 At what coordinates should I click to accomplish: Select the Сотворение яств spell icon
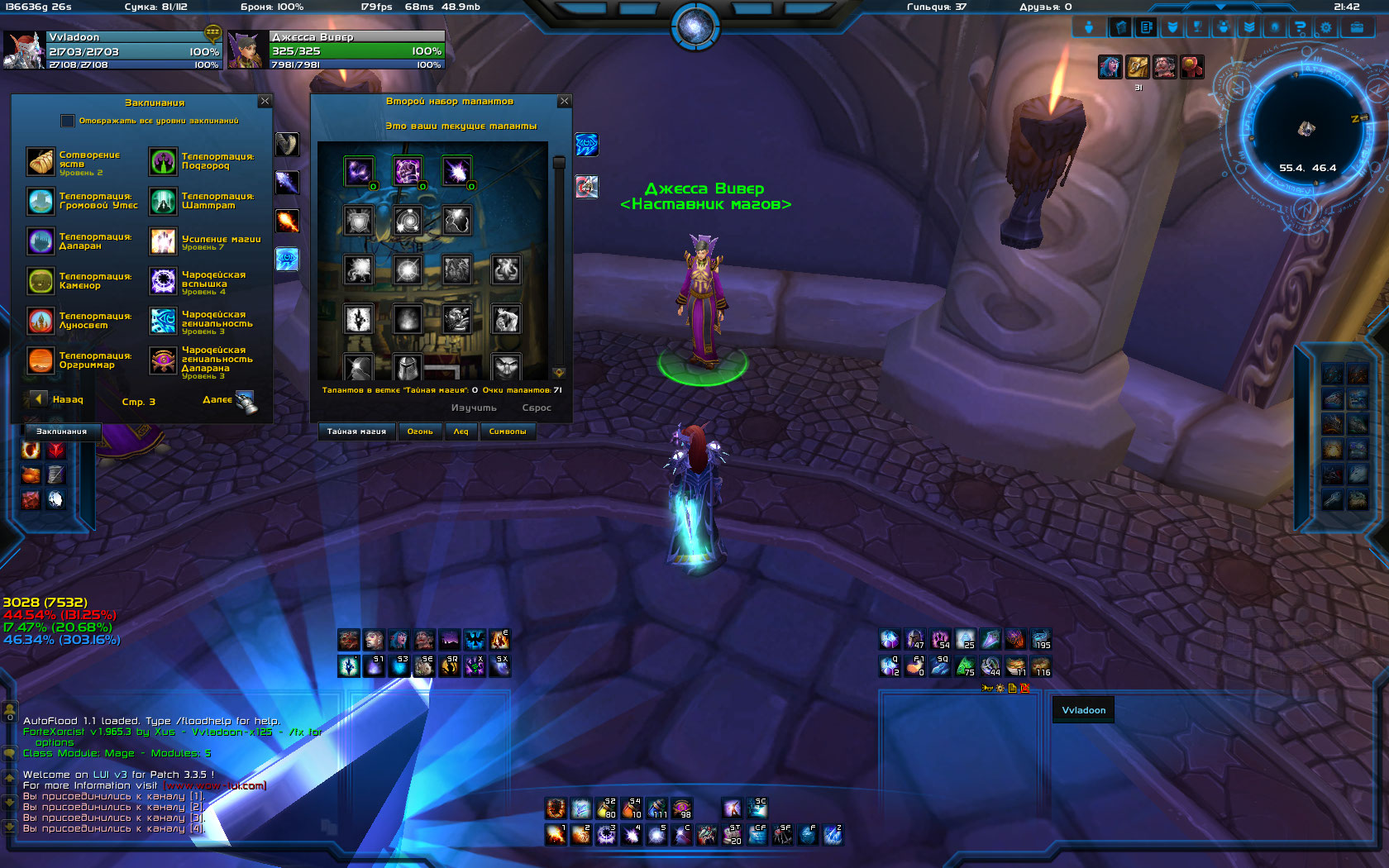[41, 162]
